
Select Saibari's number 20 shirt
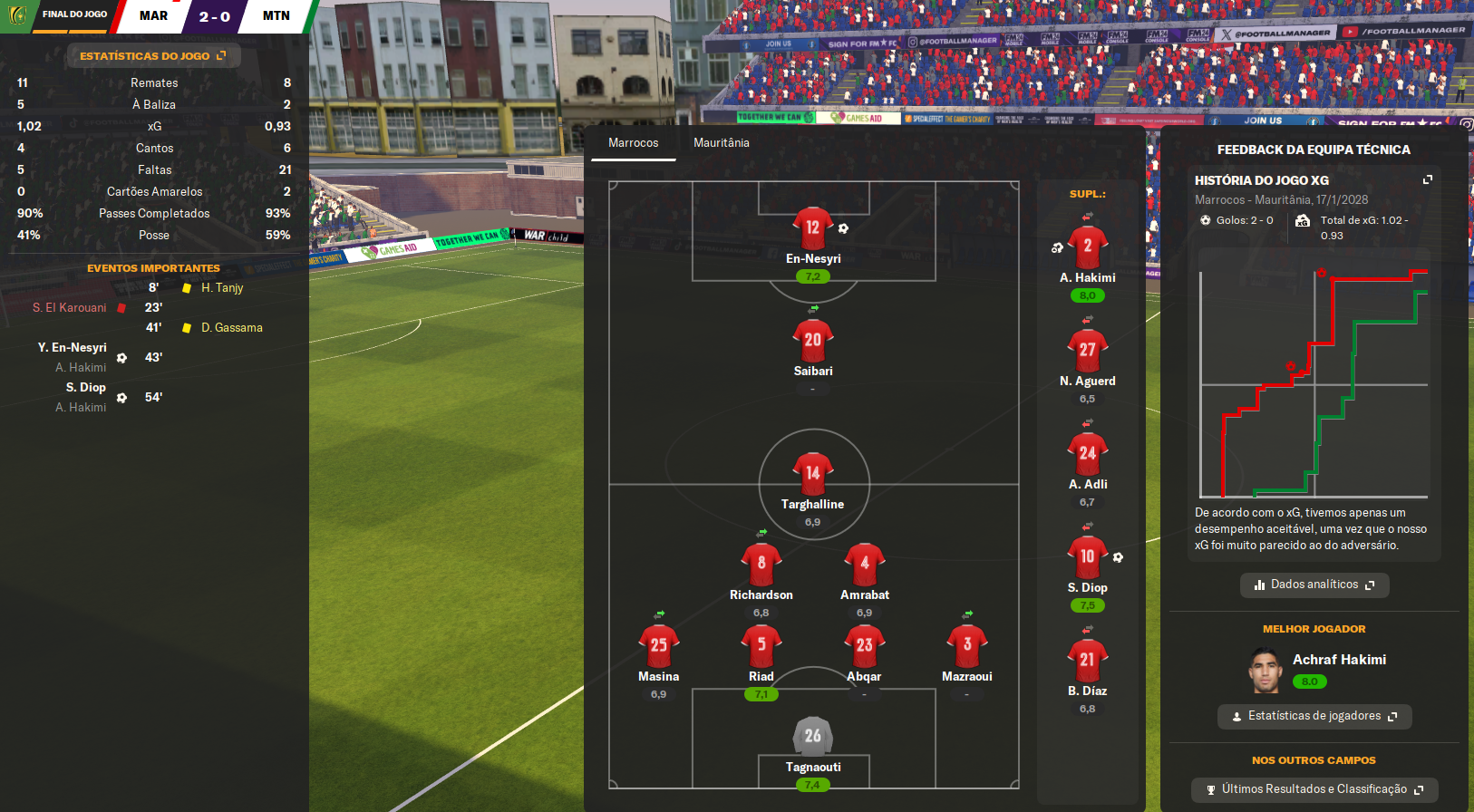(x=812, y=340)
